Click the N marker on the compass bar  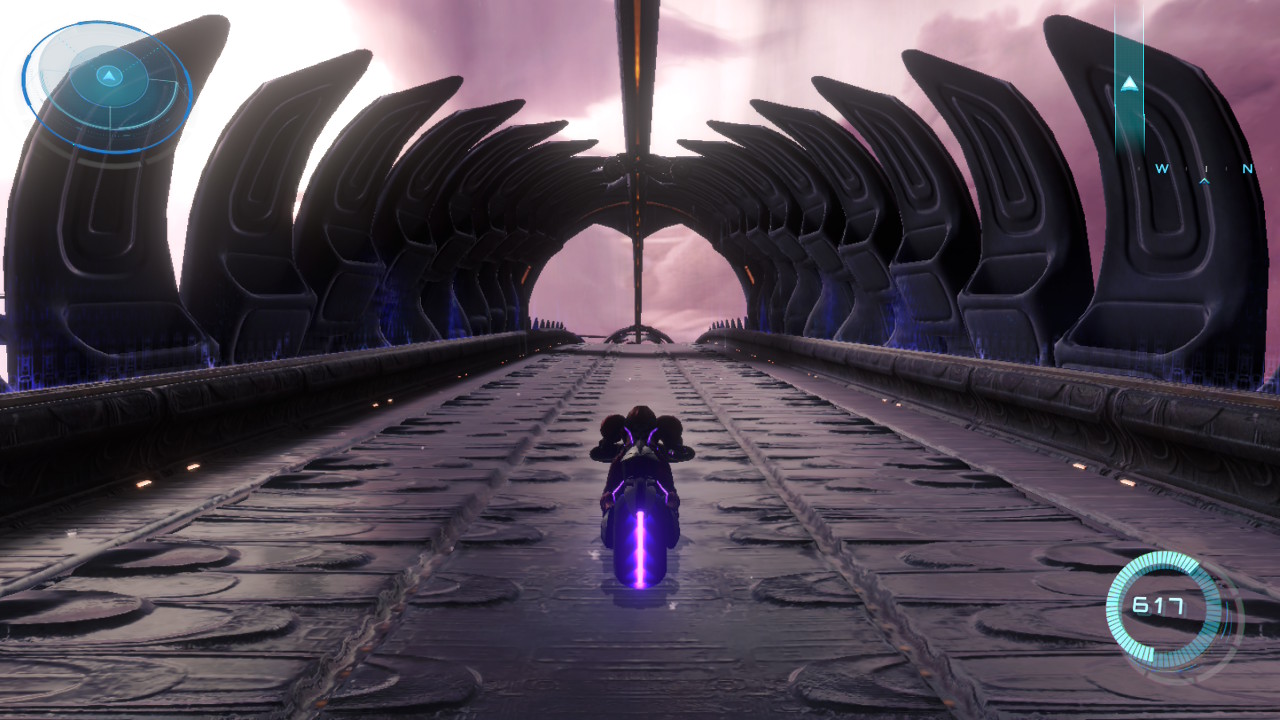tap(1248, 167)
